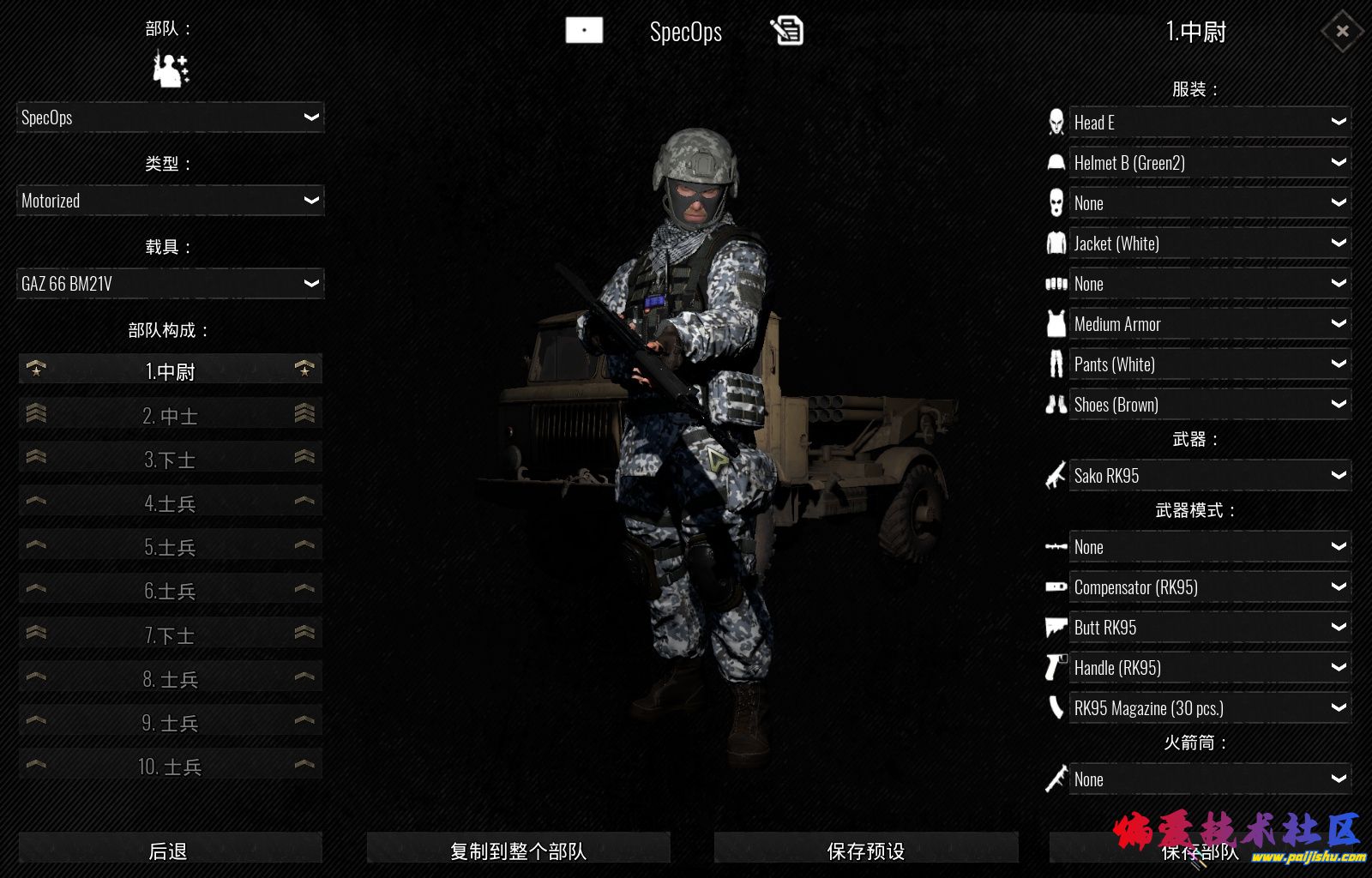Open the RK95 Magazine (30 pcs.) dropdown

(x=1209, y=708)
